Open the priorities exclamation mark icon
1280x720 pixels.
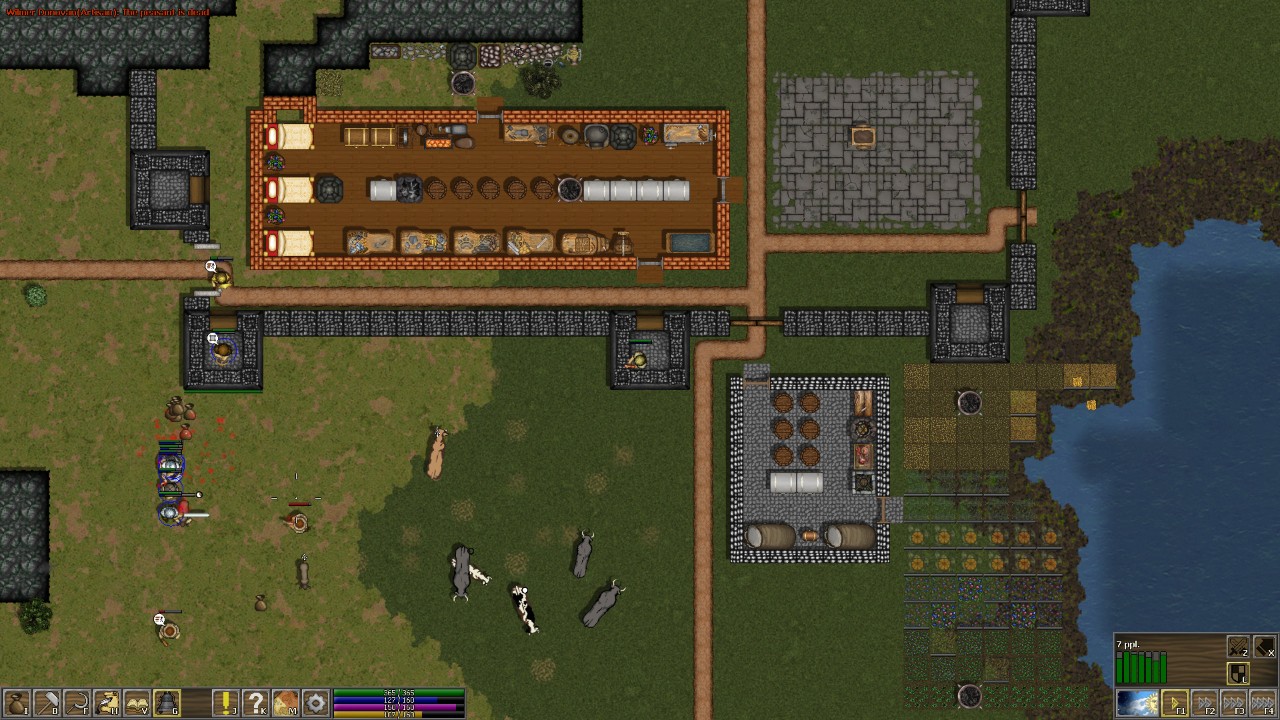[225, 702]
